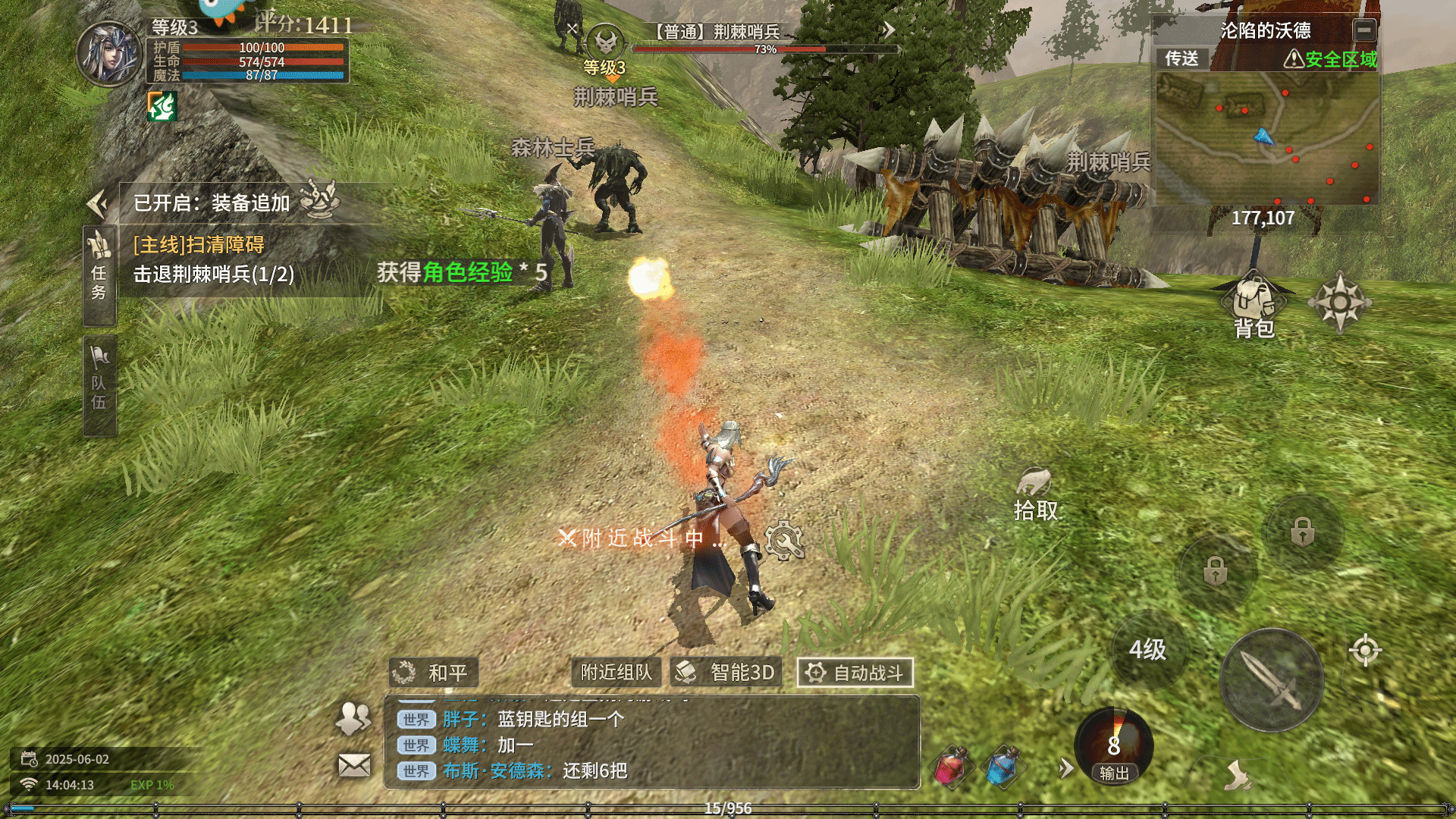Click the player character portrait
This screenshot has height=819, width=1456.
coord(110,53)
